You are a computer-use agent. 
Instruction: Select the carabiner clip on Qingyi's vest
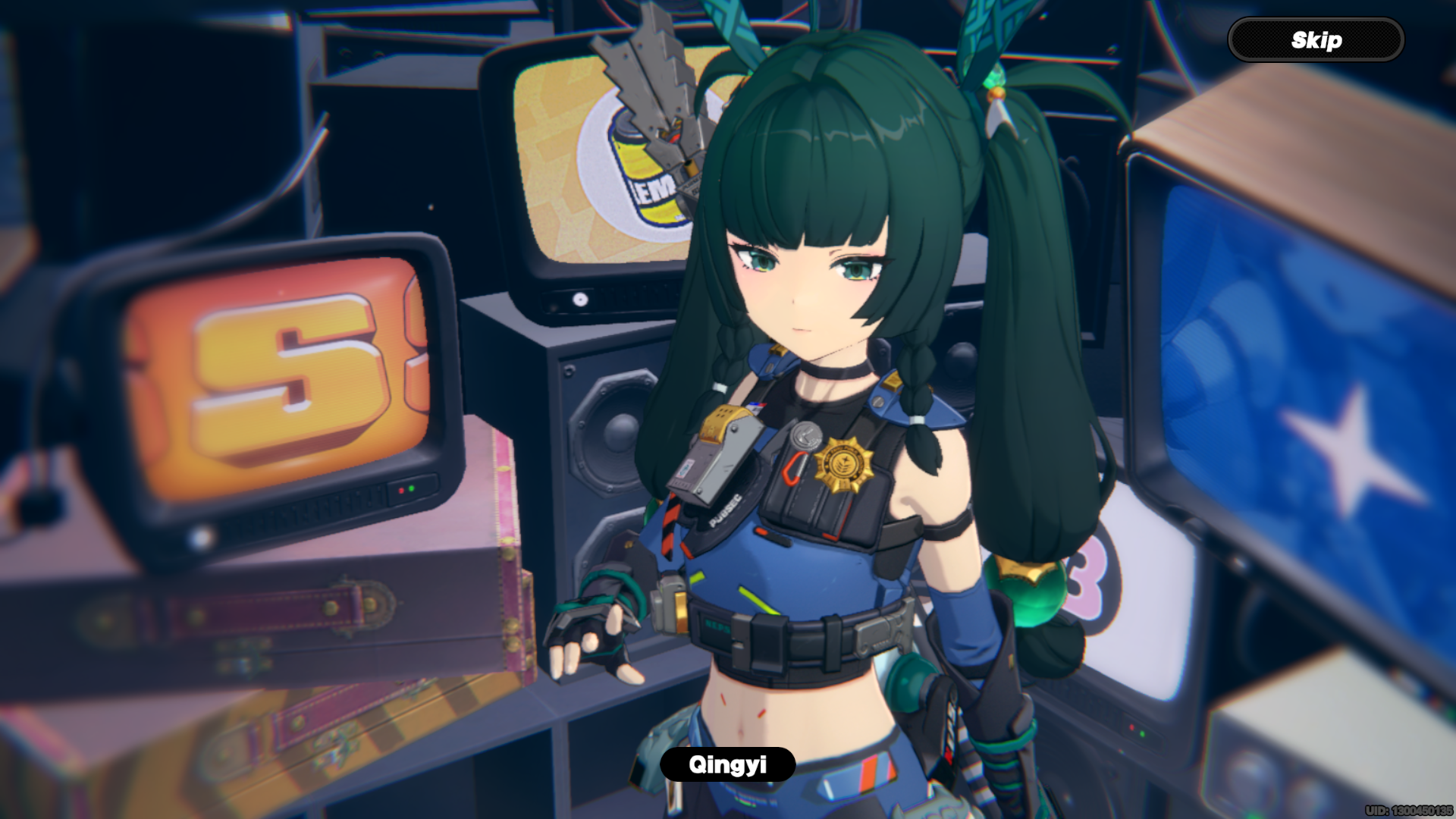(792, 466)
